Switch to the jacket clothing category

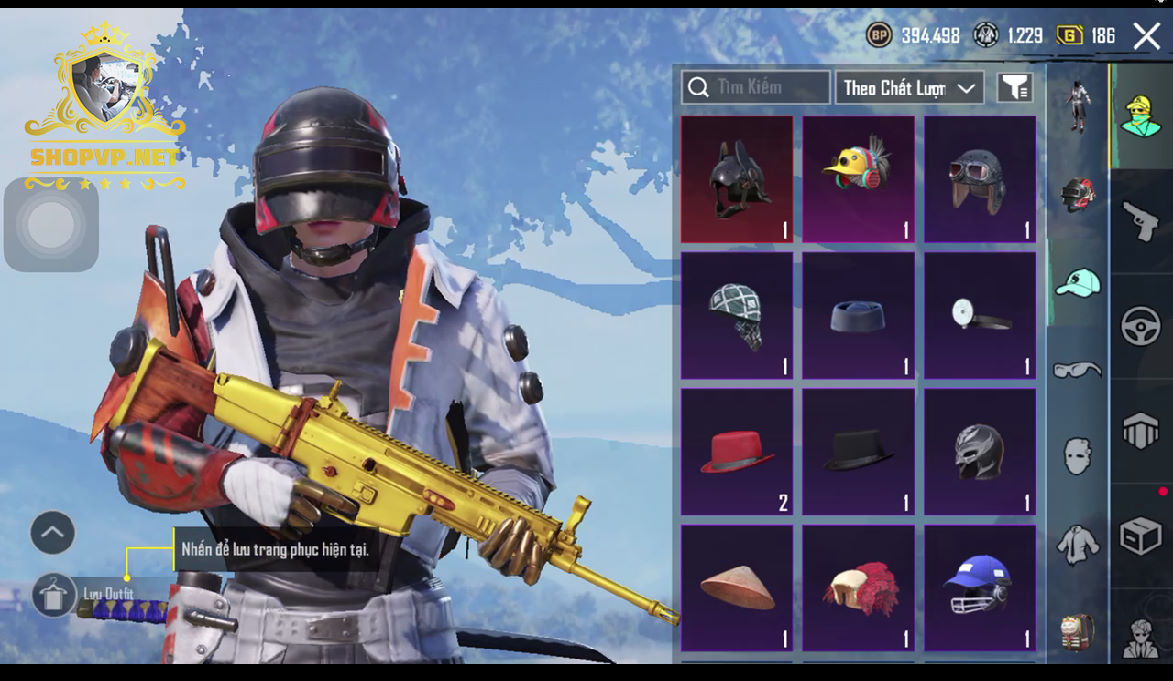click(x=1077, y=543)
